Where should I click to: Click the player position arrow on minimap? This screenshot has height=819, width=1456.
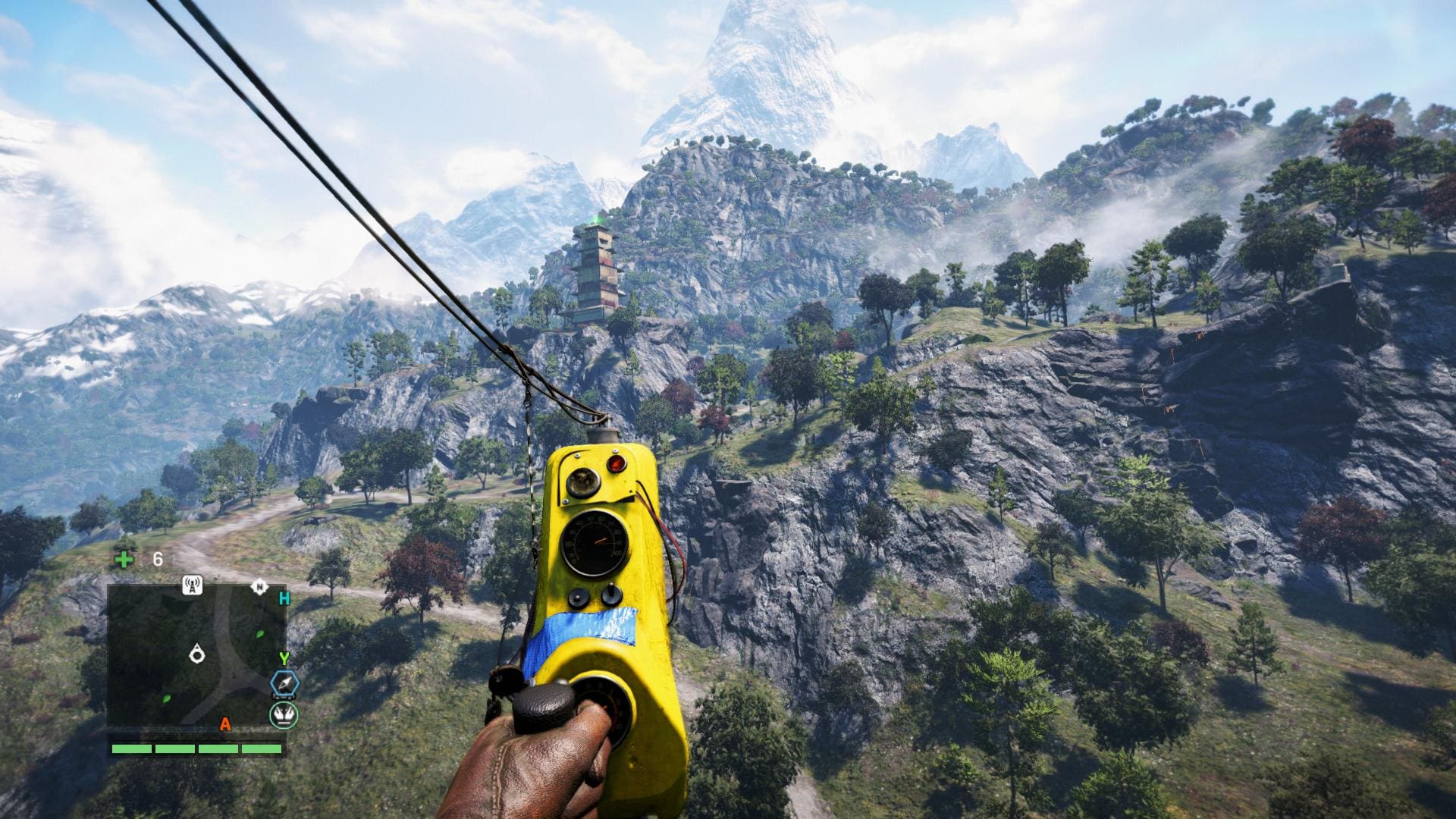coord(198,653)
